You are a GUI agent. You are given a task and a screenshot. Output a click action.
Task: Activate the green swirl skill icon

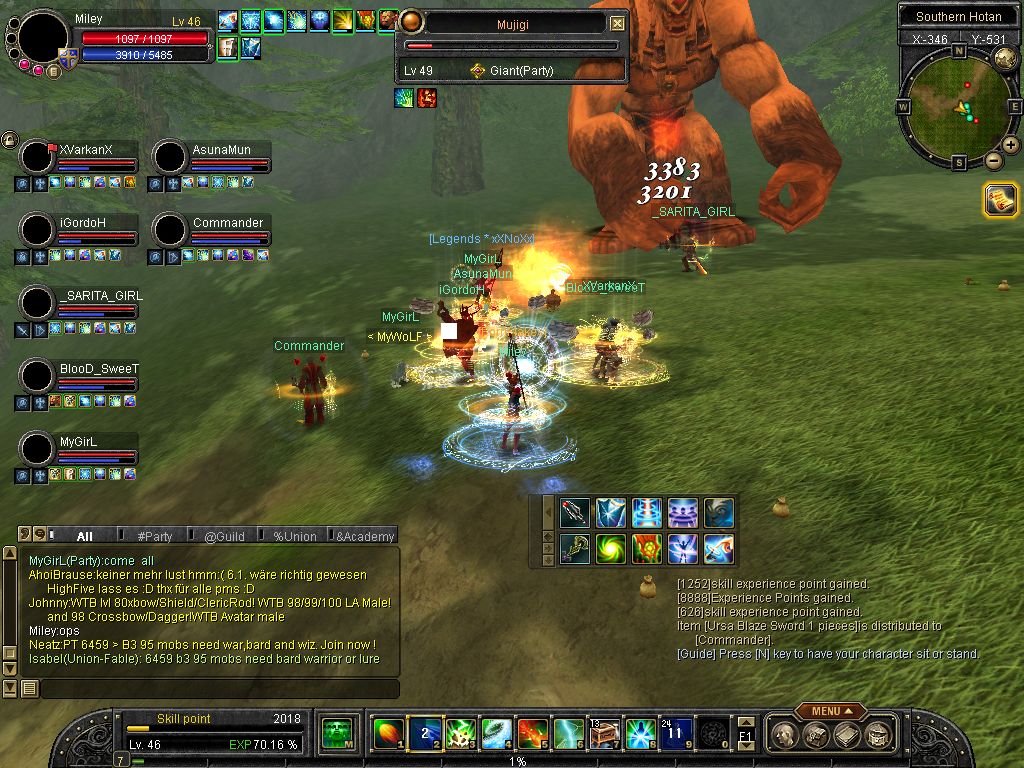(x=611, y=549)
